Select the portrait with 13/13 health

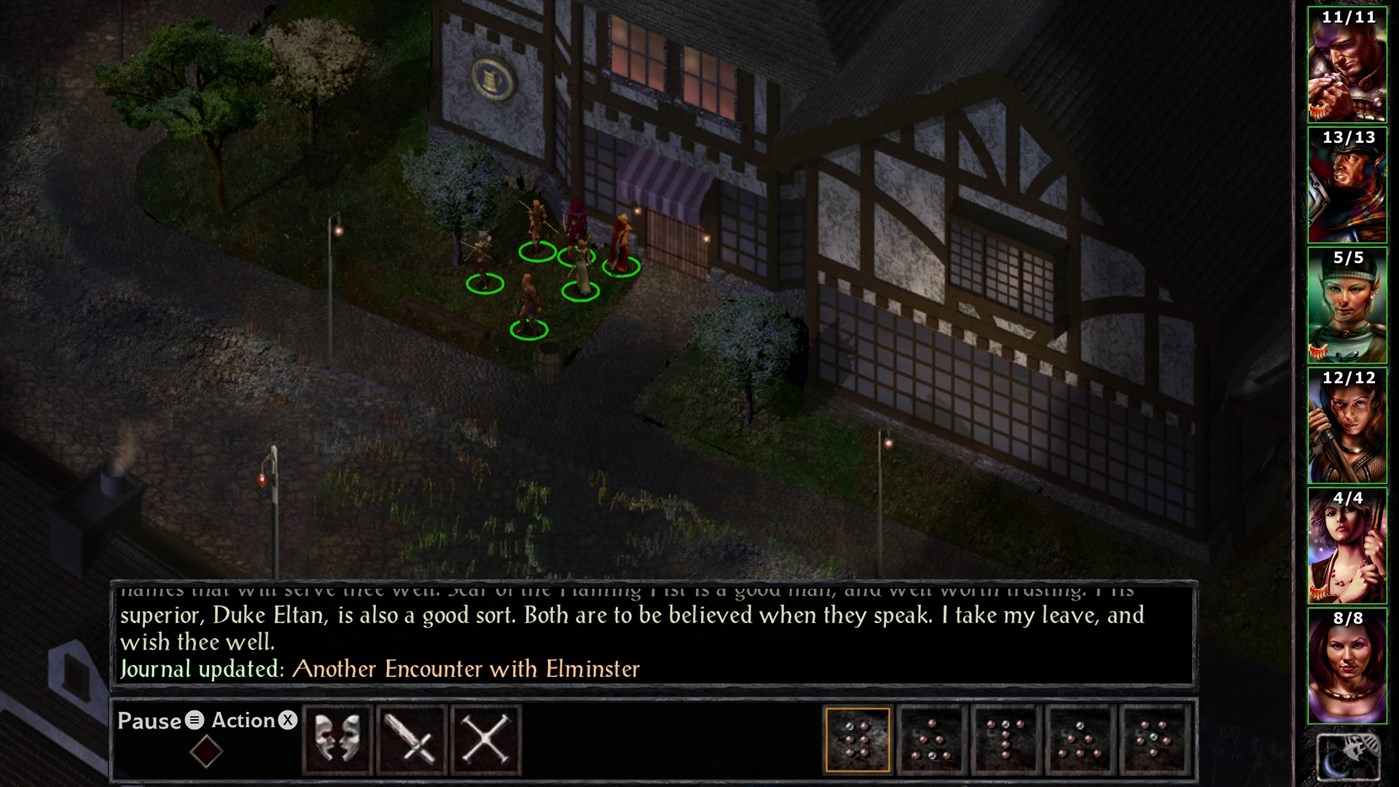pyautogui.click(x=1347, y=185)
